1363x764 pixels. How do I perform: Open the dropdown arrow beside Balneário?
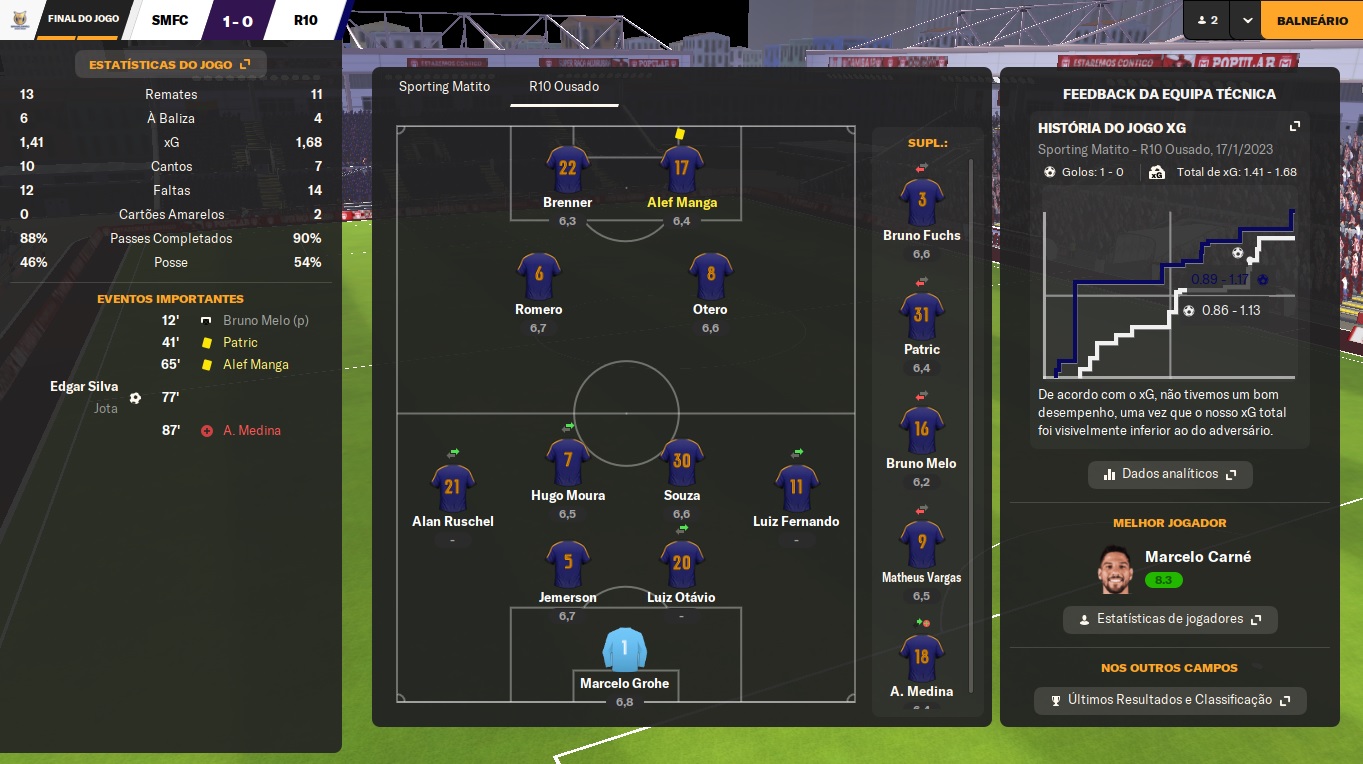(1247, 20)
